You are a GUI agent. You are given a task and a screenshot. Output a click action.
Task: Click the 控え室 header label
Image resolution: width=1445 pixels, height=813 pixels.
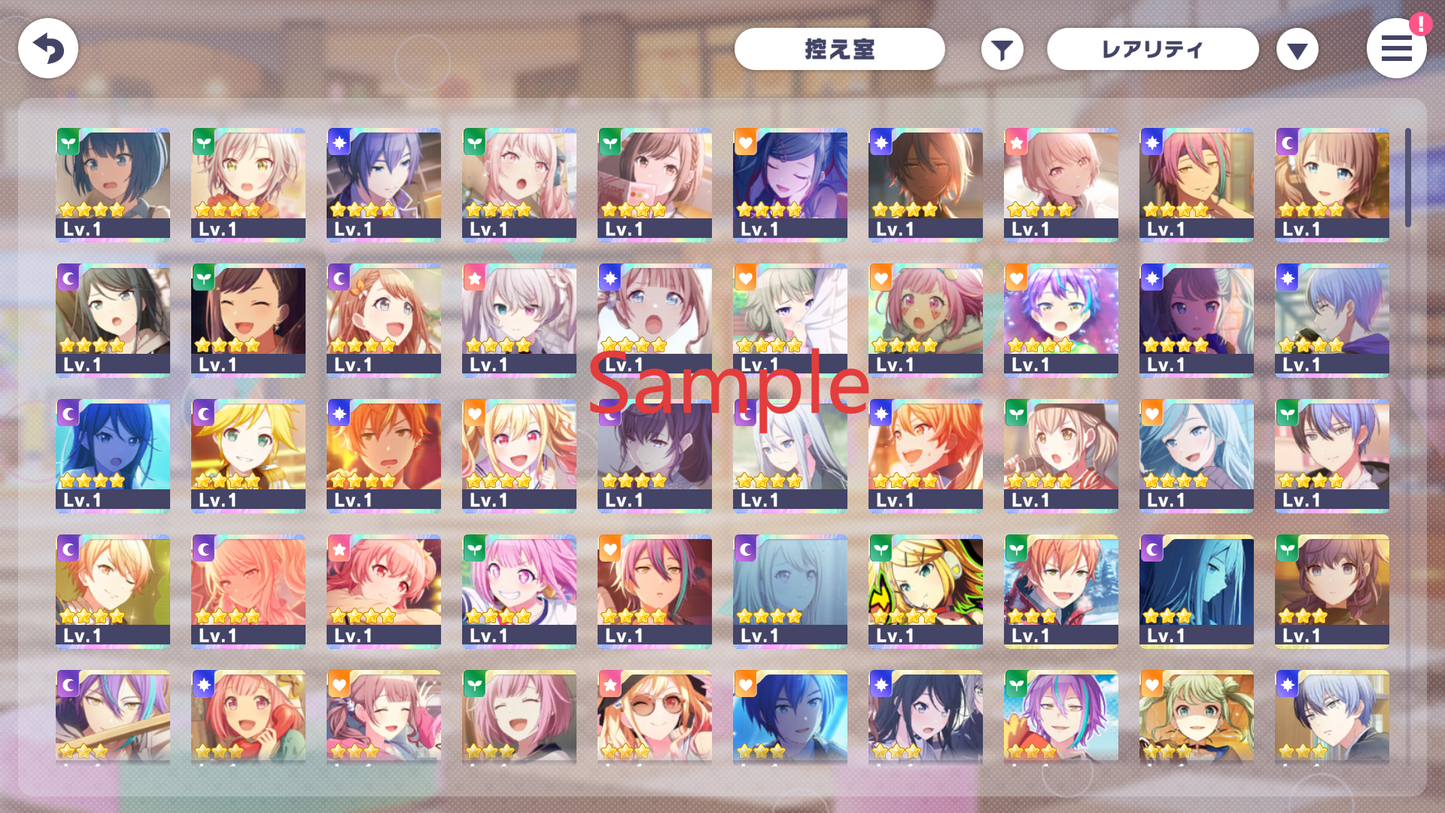[x=839, y=48]
